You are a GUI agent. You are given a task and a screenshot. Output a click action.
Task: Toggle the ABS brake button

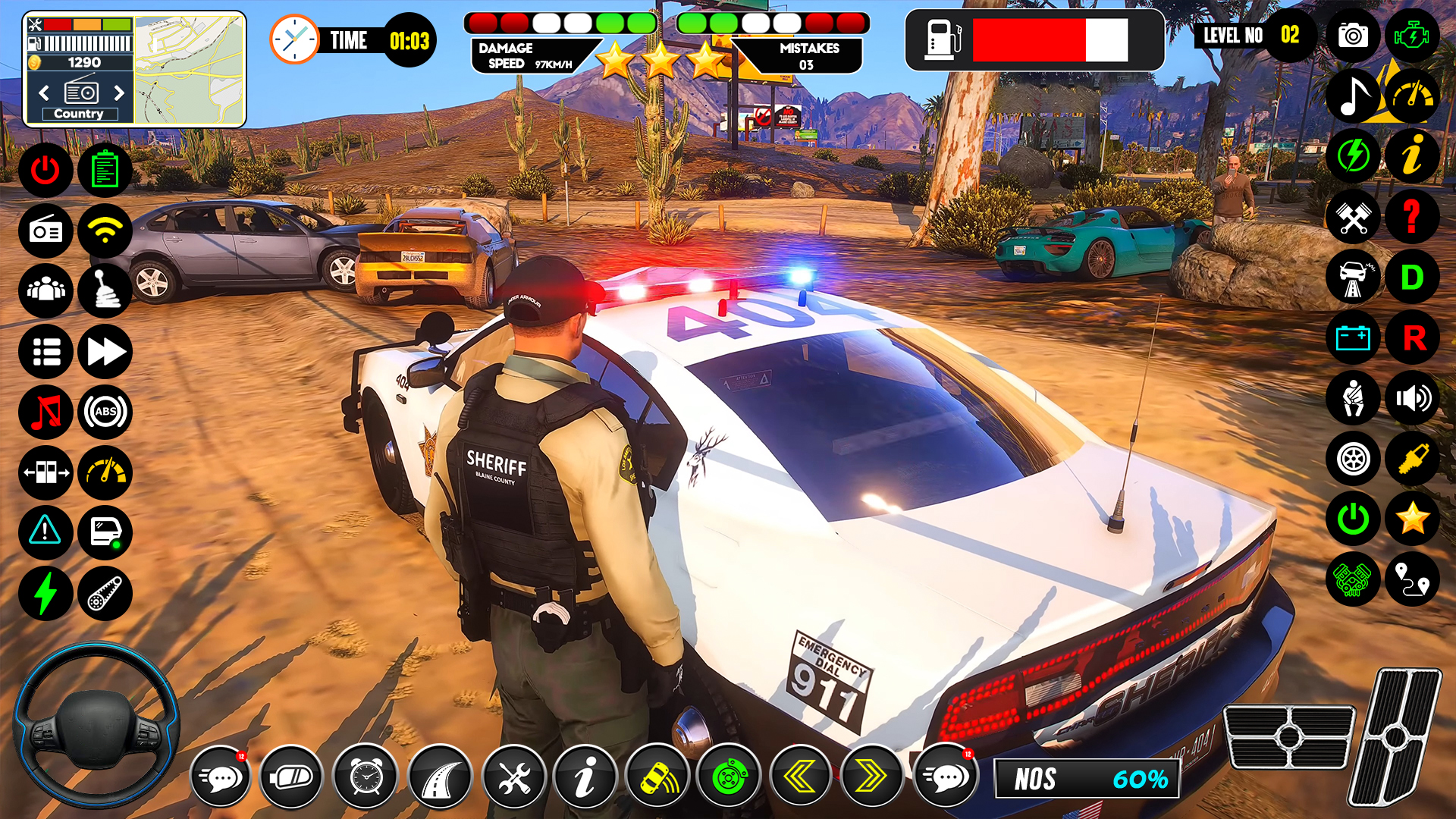point(105,412)
